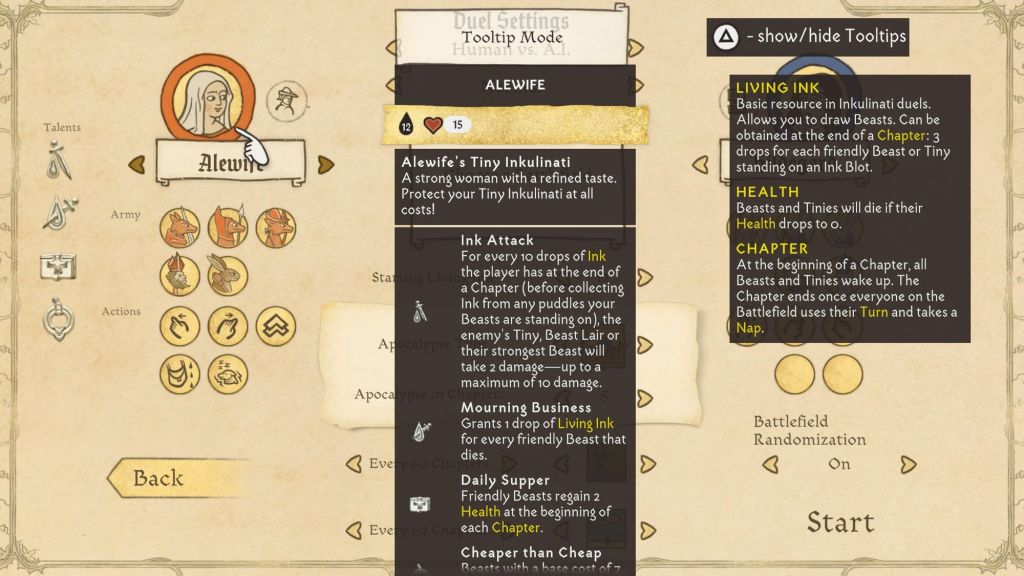
Task: Start the duel
Action: (x=840, y=522)
